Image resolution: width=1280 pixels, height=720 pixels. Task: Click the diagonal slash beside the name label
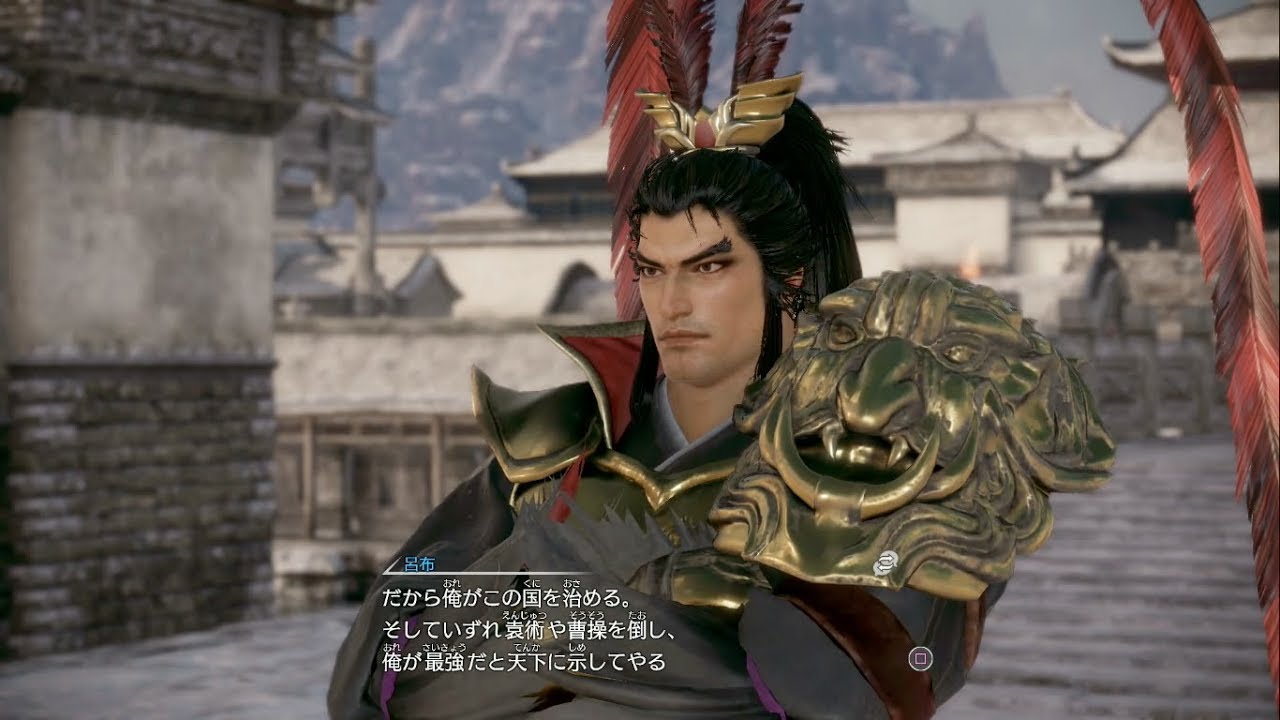[392, 566]
